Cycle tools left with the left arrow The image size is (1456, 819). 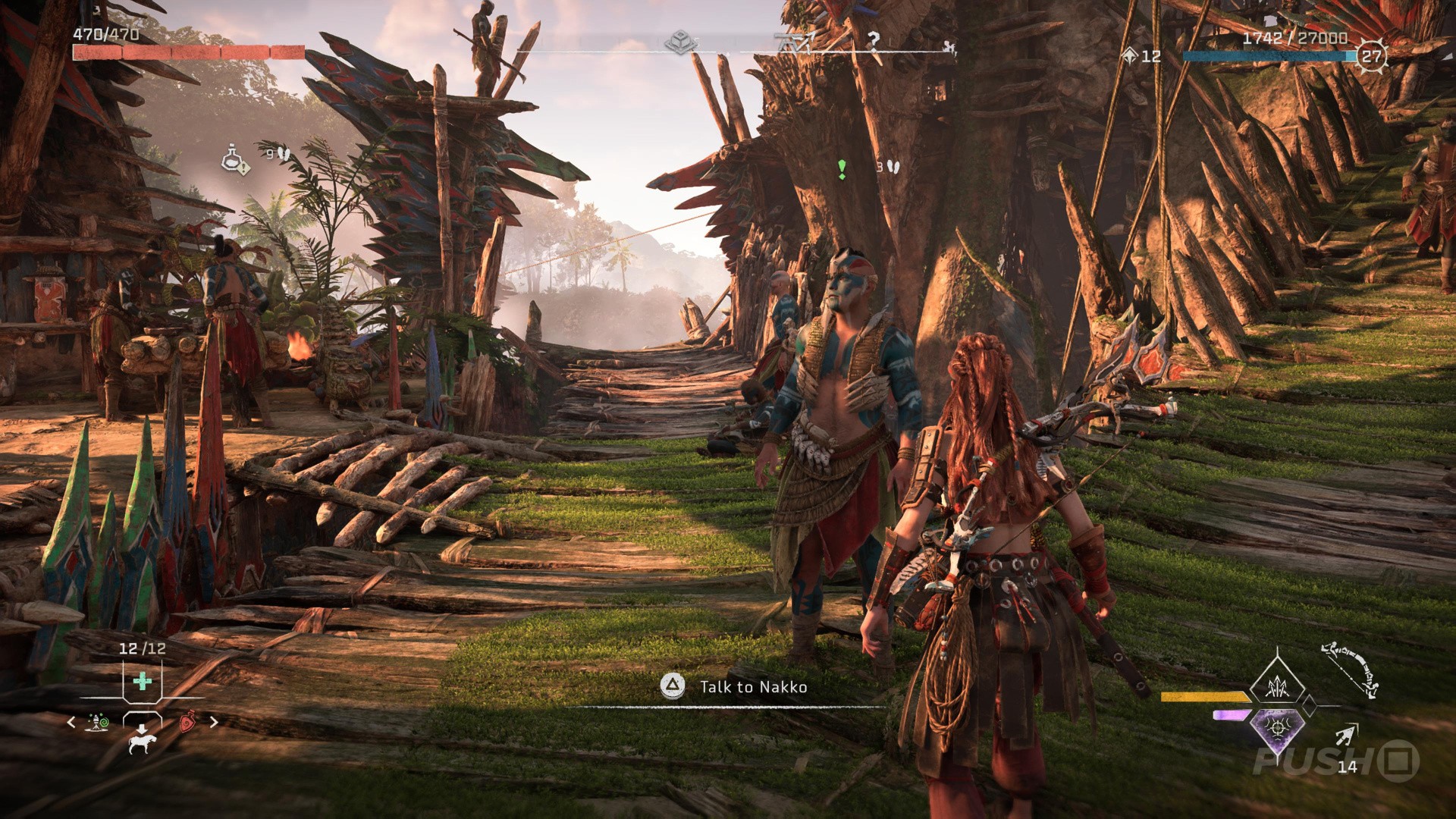click(72, 723)
